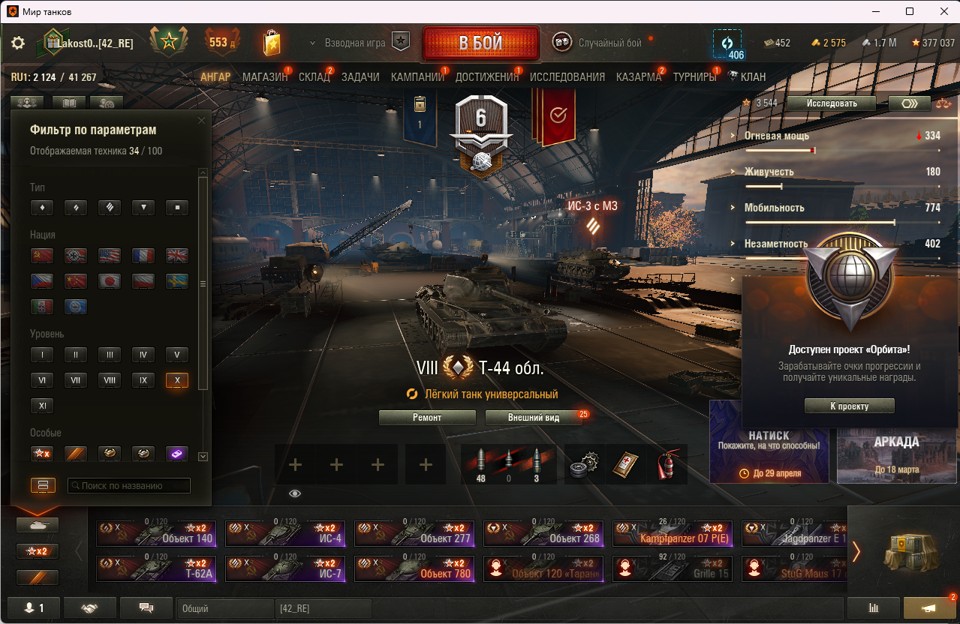Go to the КАЗАРМА tab
Viewport: 960px width, 624px height.
[638, 77]
